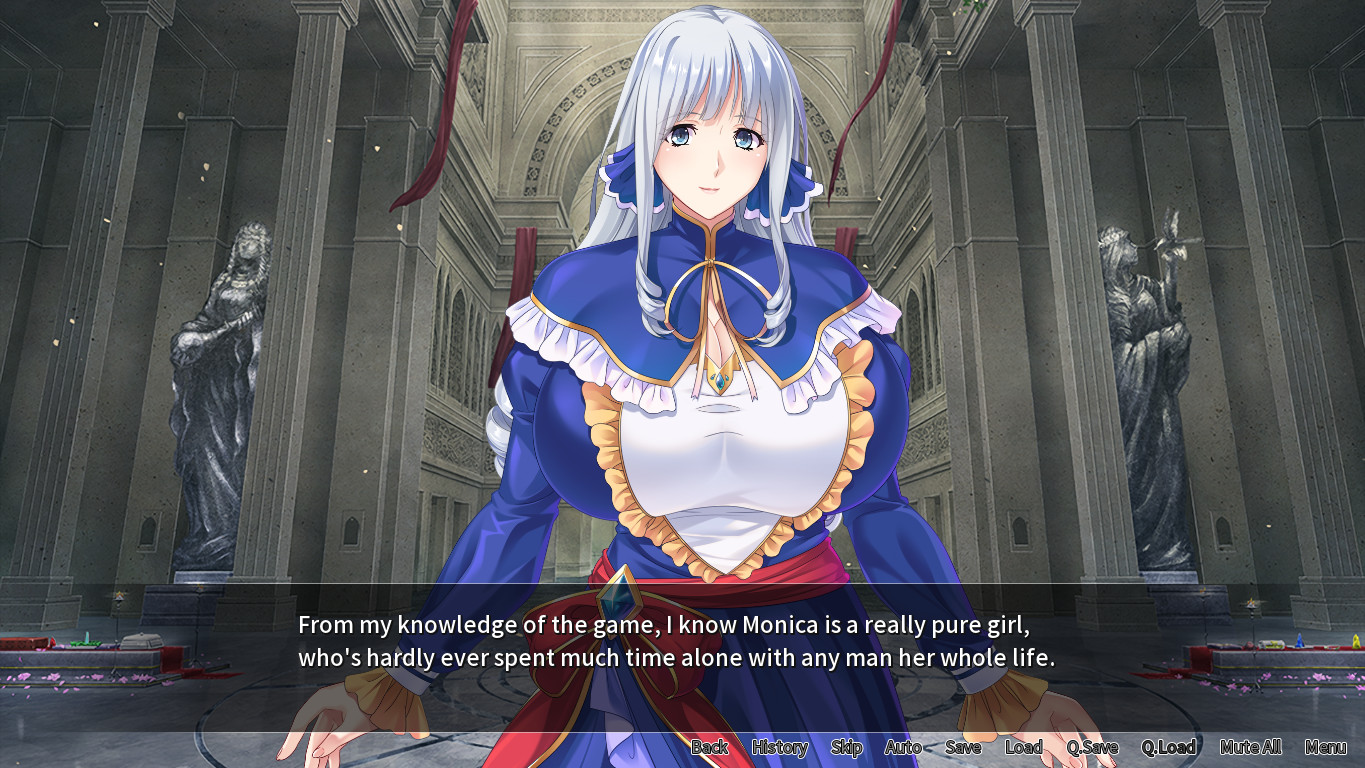Open the game Menu
The width and height of the screenshot is (1365, 768).
point(1325,747)
